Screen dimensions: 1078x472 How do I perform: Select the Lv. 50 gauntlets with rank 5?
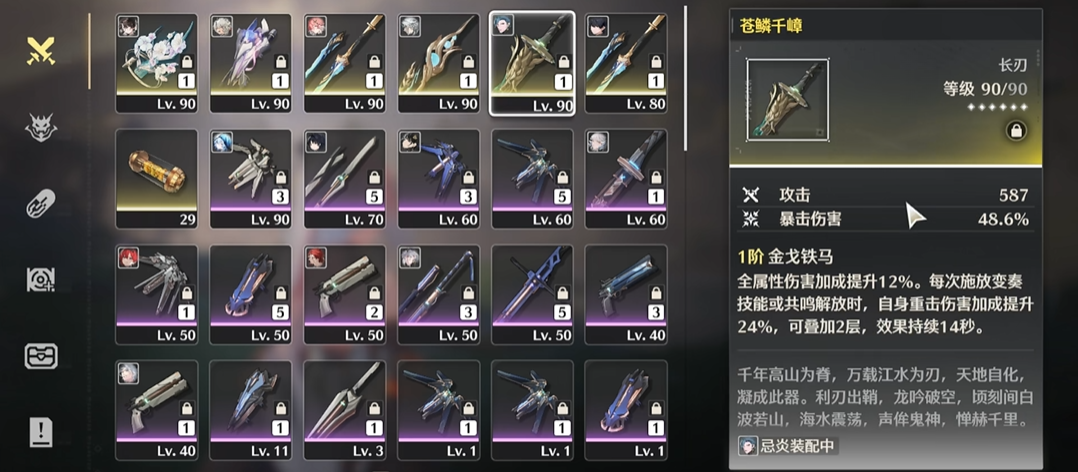tap(250, 290)
